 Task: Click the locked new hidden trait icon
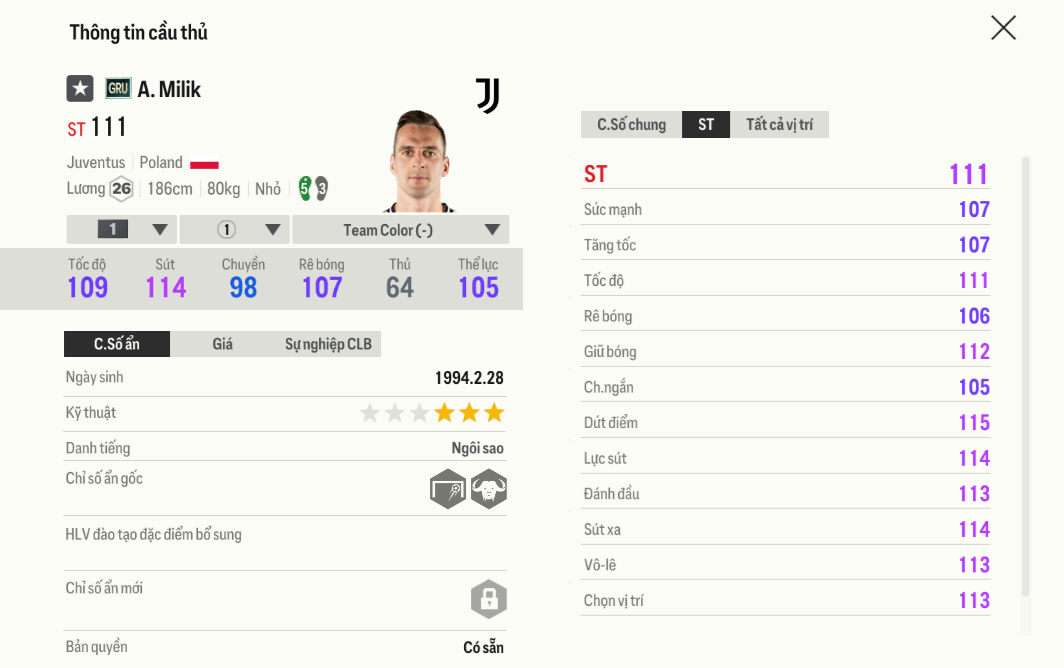click(489, 600)
